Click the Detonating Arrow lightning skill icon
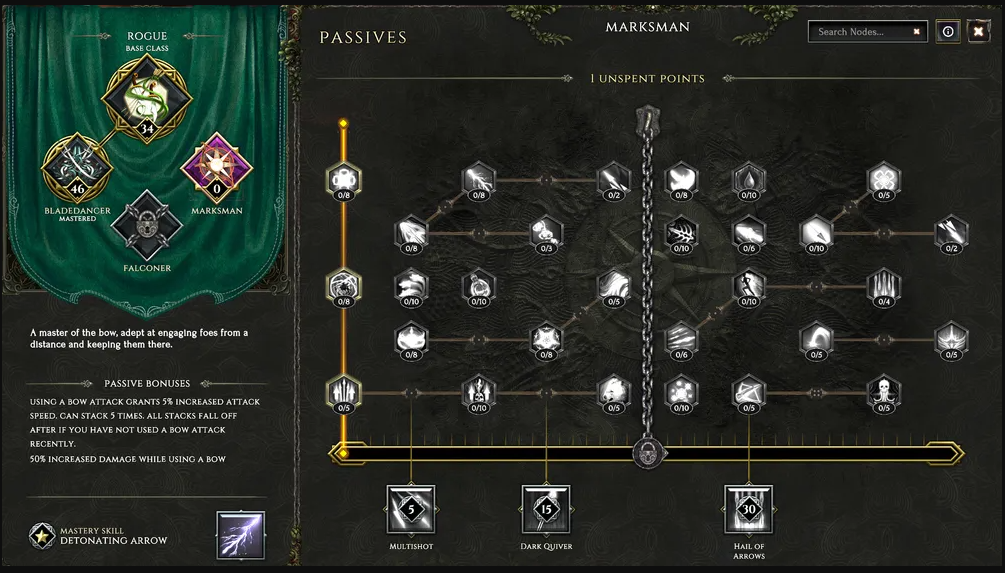 click(241, 535)
